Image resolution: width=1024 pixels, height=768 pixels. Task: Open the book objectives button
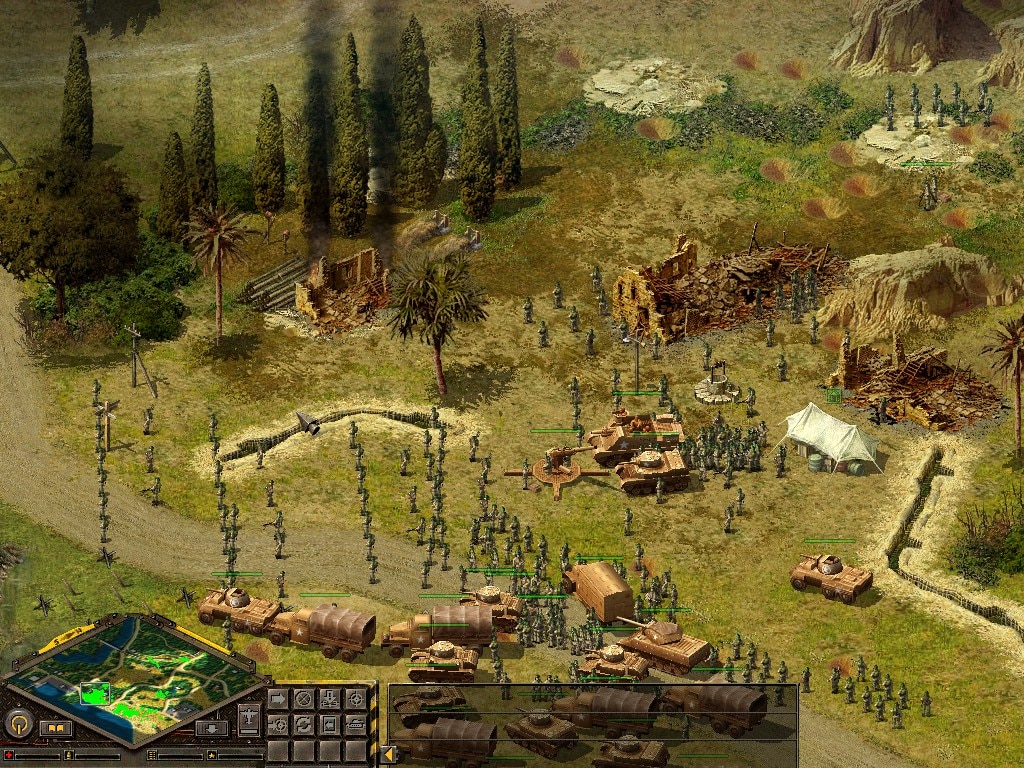[56, 728]
